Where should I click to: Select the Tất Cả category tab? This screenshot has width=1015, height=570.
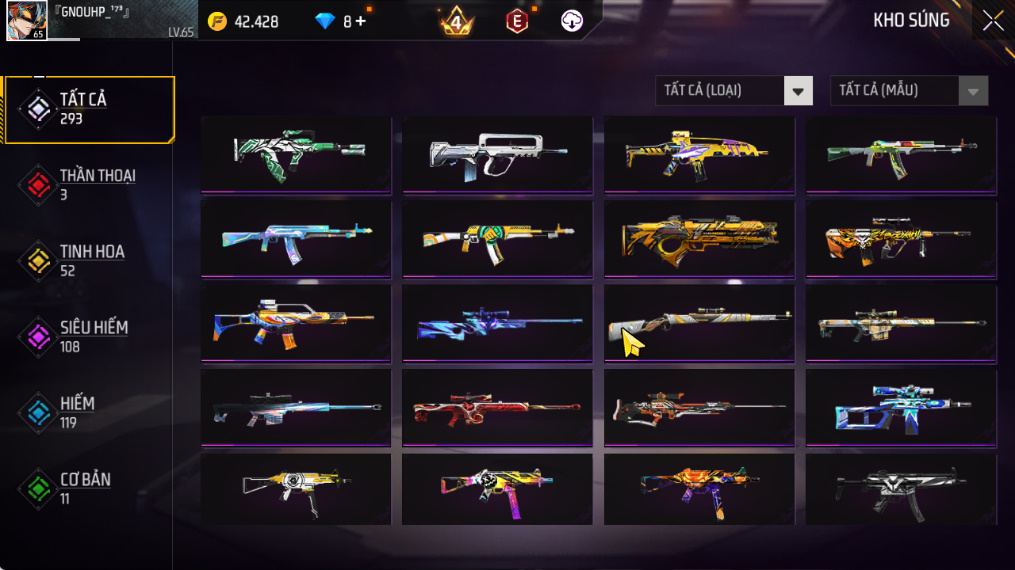click(x=89, y=109)
